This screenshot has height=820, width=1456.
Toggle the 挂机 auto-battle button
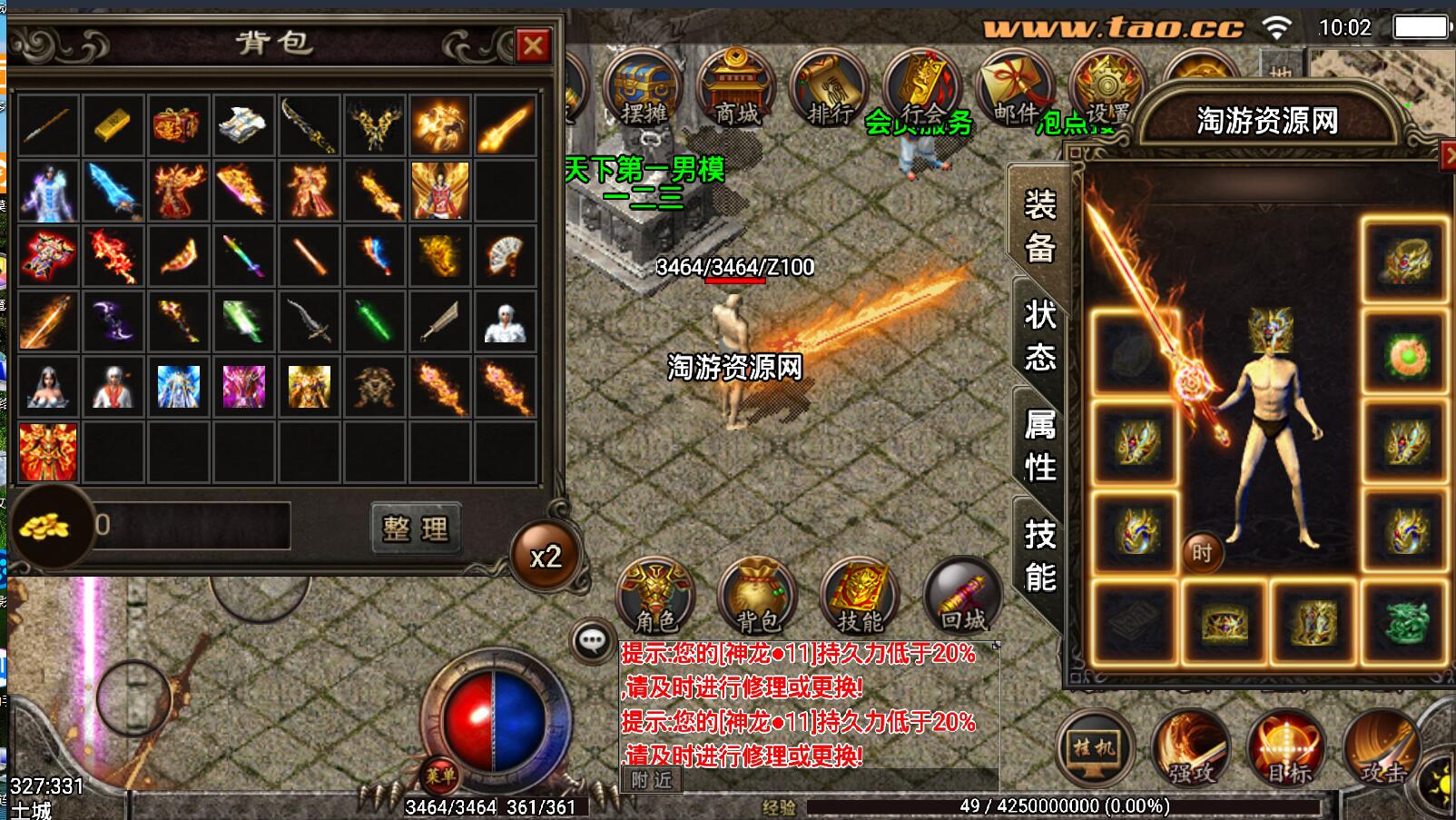tap(1096, 748)
